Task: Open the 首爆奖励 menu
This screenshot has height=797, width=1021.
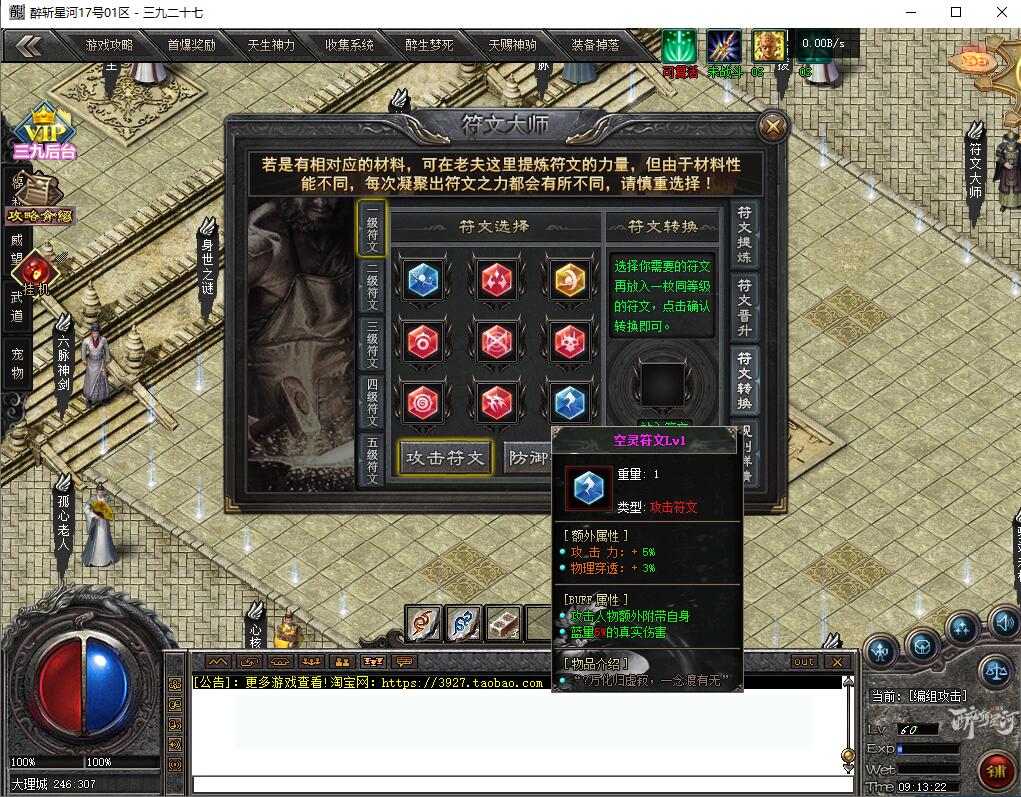Action: pos(191,45)
